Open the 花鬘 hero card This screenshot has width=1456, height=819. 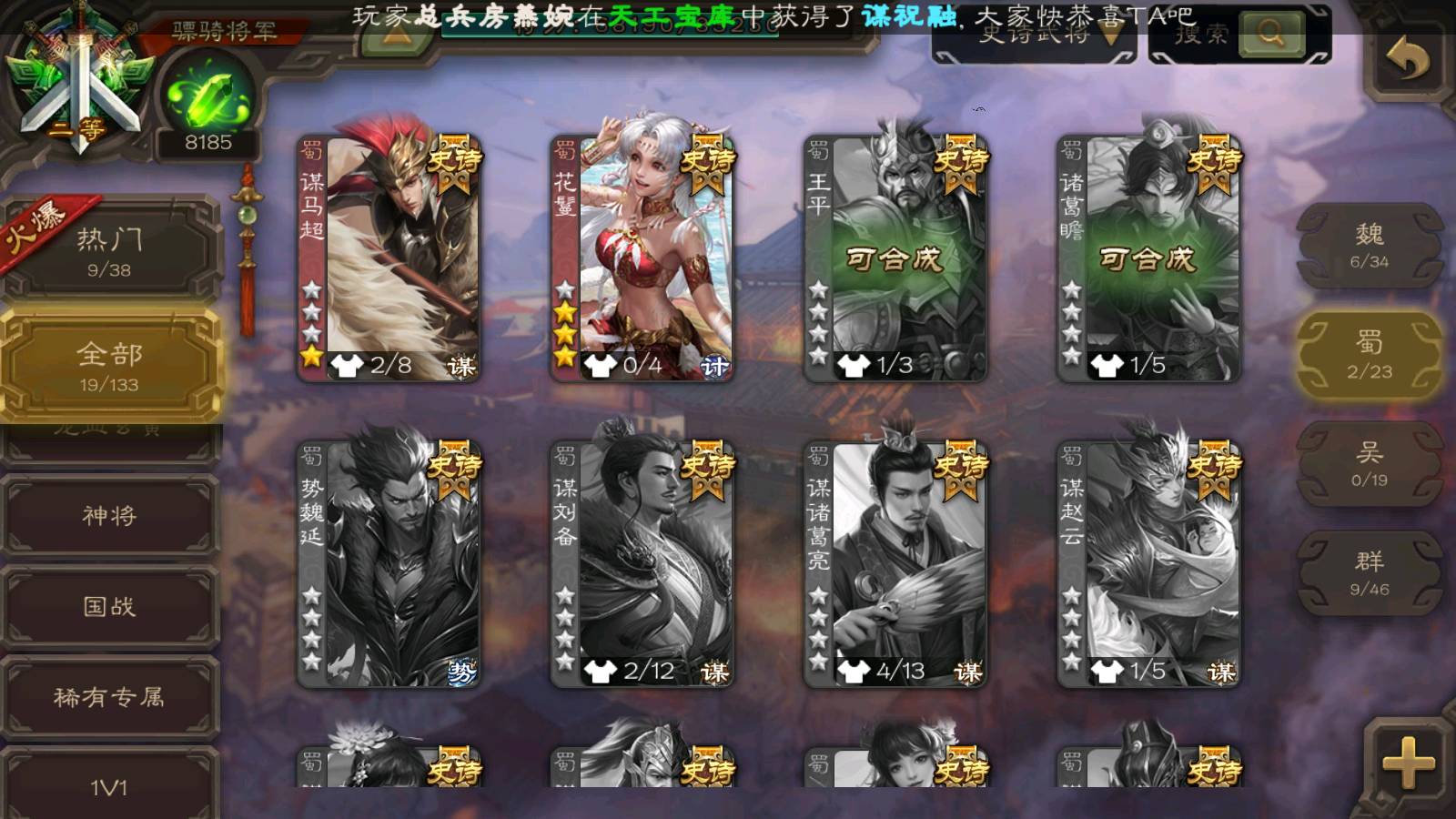pyautogui.click(x=642, y=258)
